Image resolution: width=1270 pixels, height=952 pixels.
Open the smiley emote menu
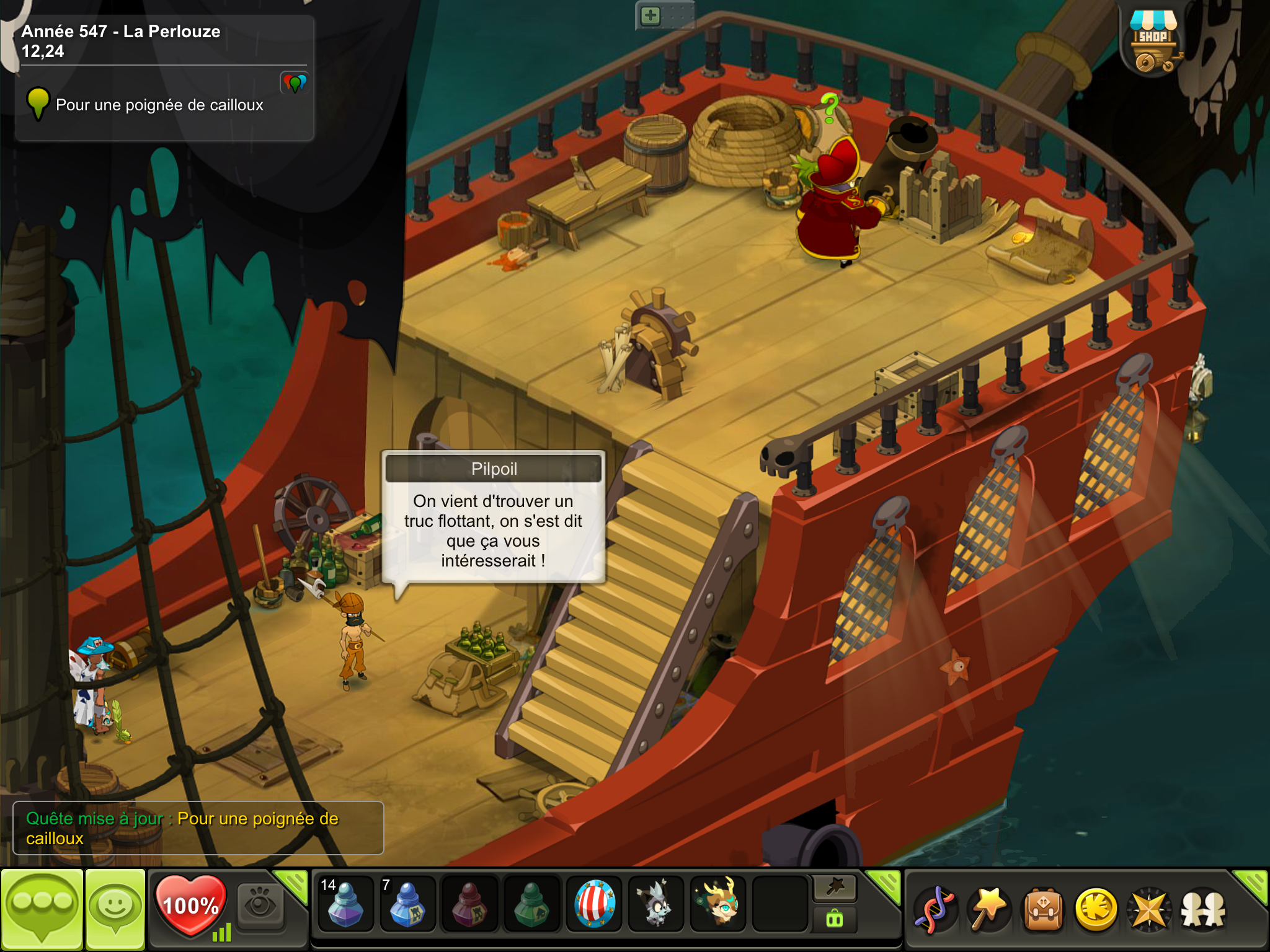pyautogui.click(x=115, y=908)
